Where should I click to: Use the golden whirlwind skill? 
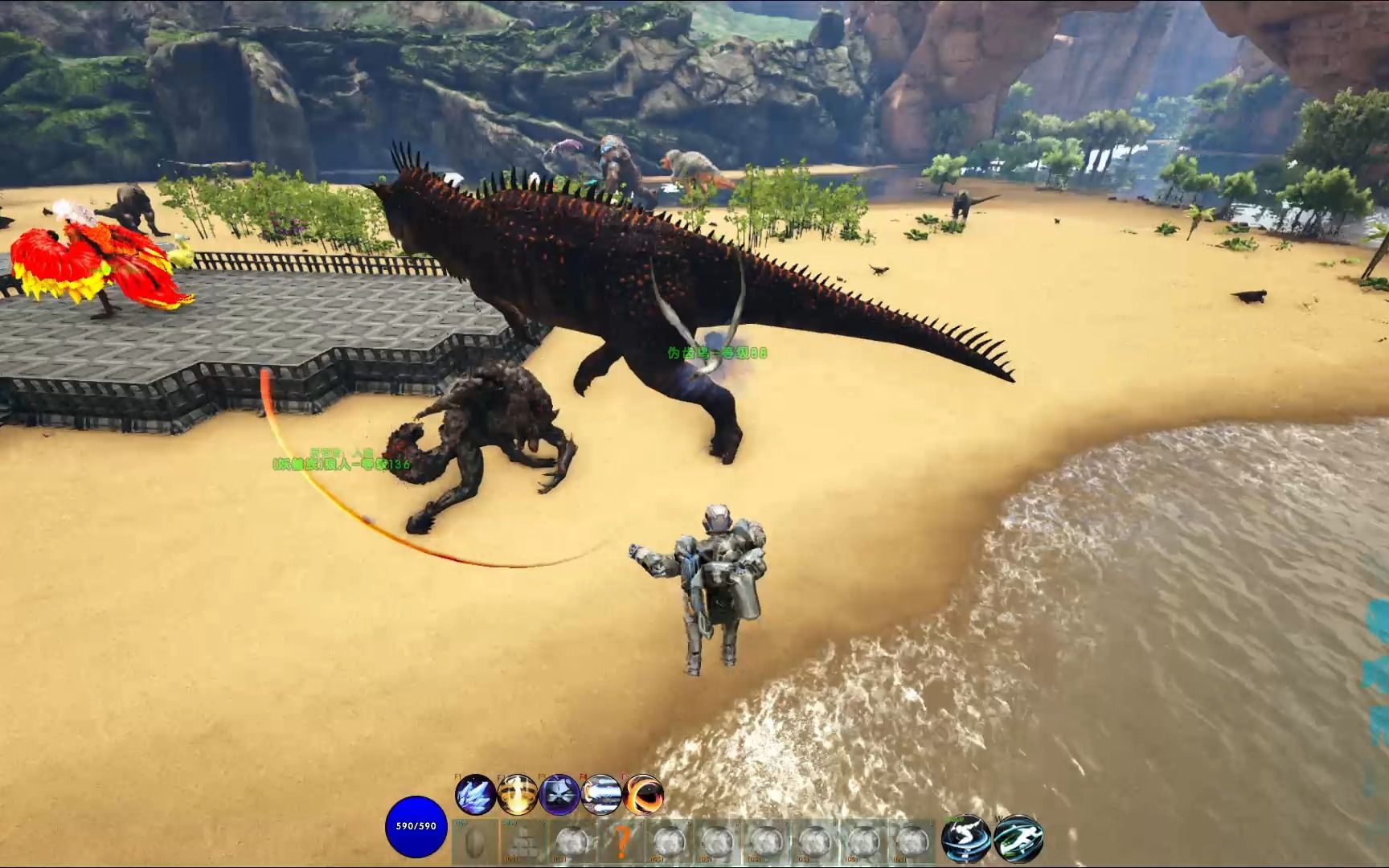[517, 794]
